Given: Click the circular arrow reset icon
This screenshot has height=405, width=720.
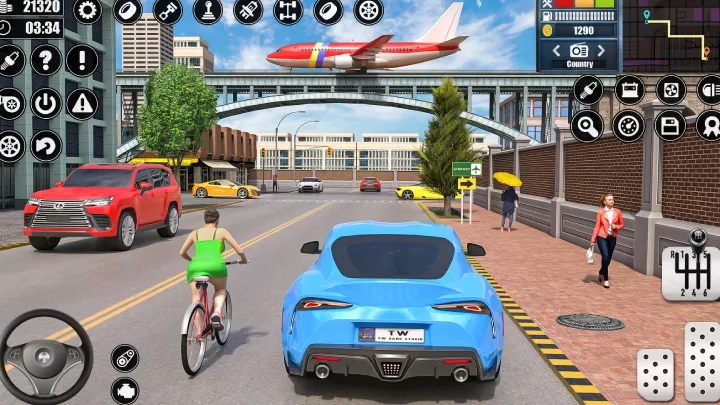Looking at the screenshot, I should 45,146.
